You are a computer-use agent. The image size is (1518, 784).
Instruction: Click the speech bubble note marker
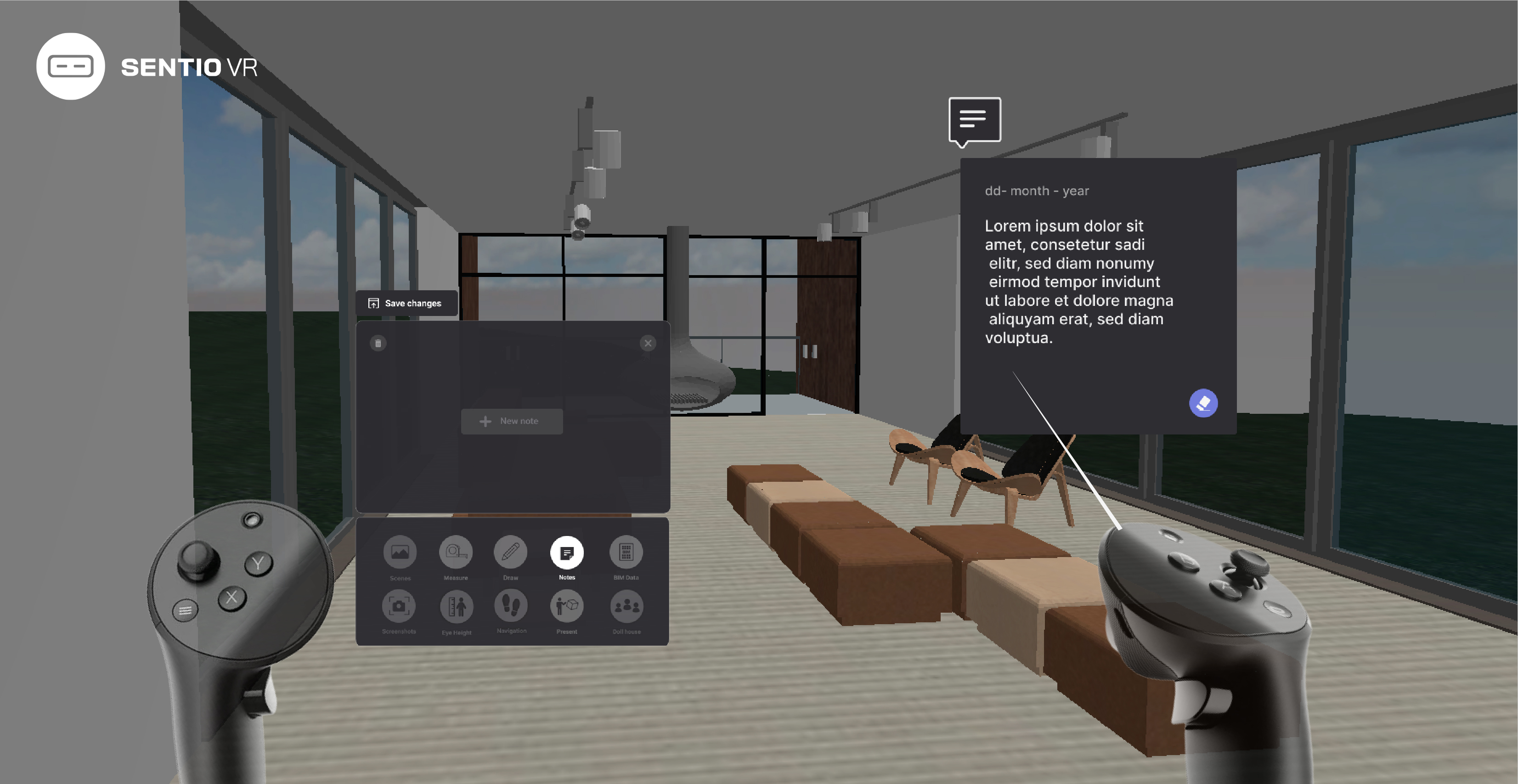click(974, 120)
